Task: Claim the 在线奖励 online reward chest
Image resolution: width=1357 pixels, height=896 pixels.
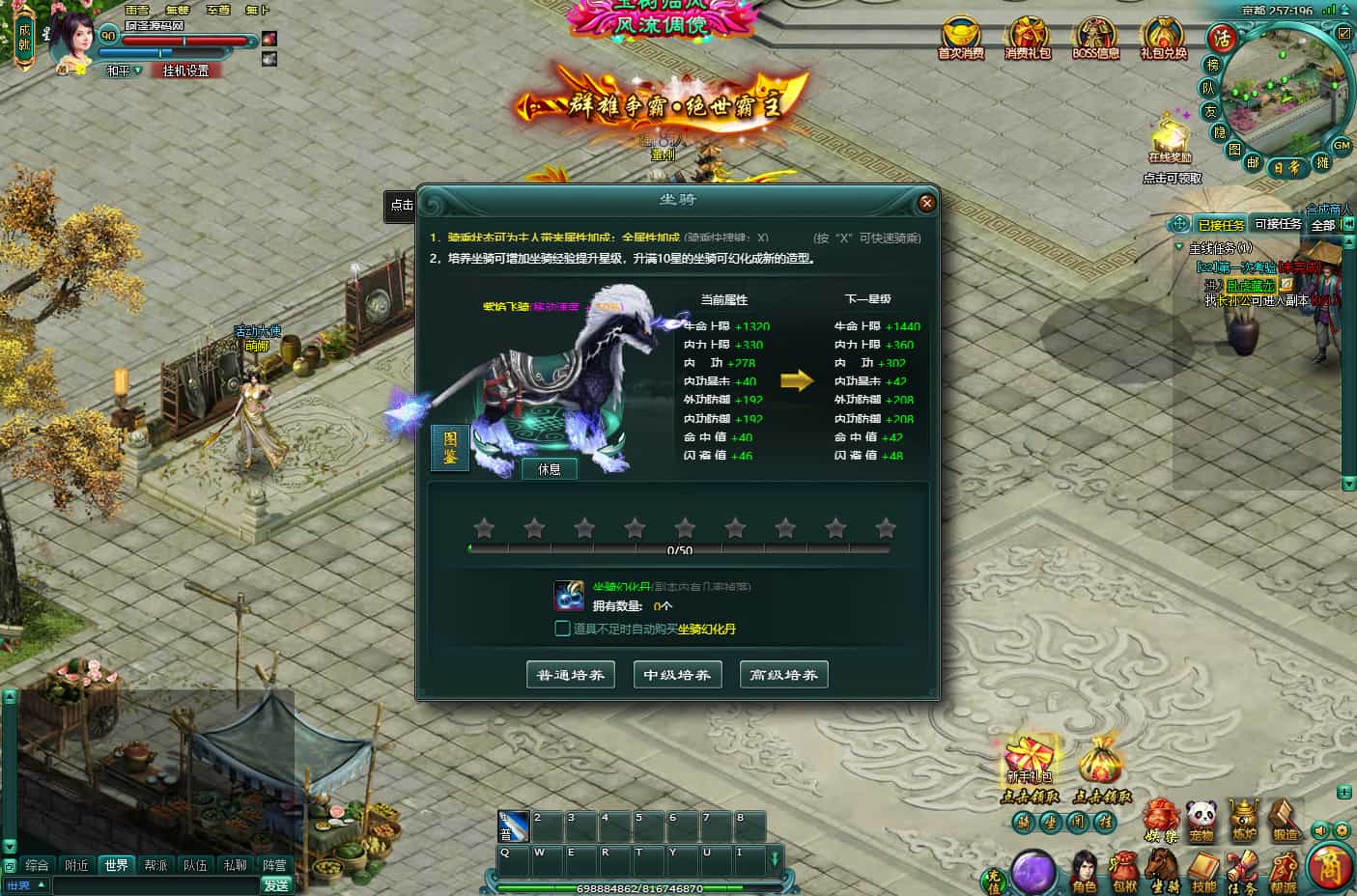Action: [1171, 138]
